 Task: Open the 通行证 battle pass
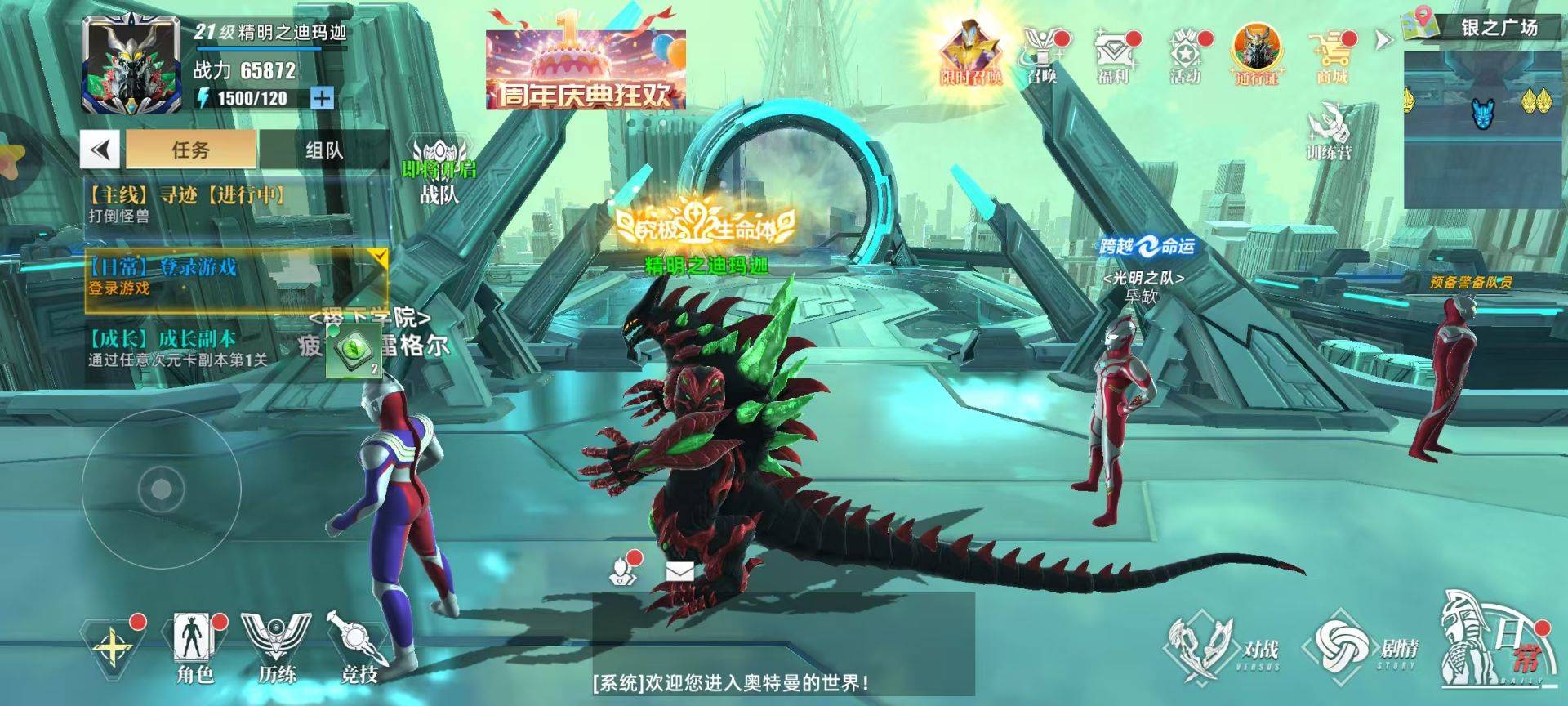pyautogui.click(x=1256, y=56)
